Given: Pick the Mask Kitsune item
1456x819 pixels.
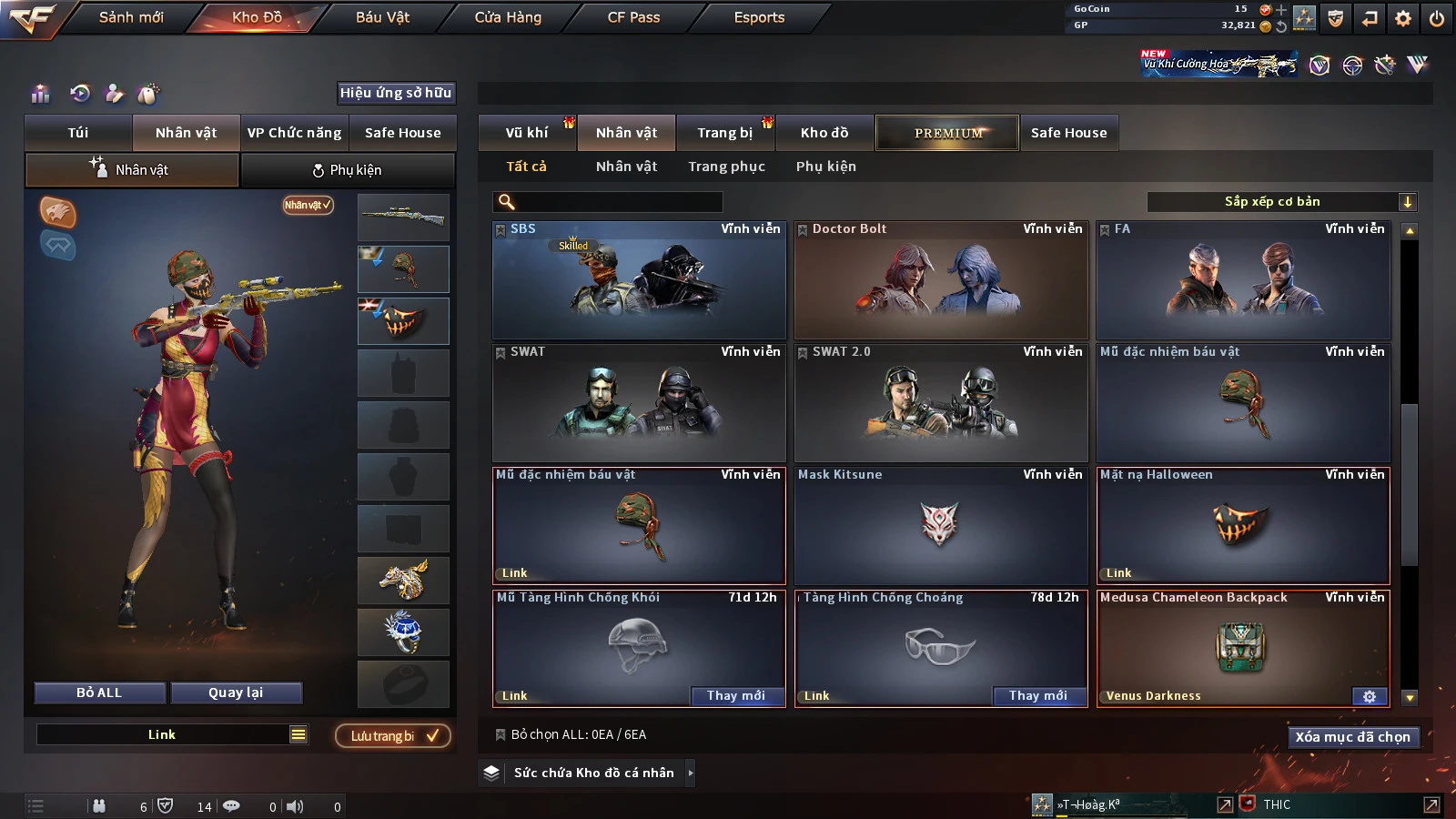Looking at the screenshot, I should tap(941, 526).
